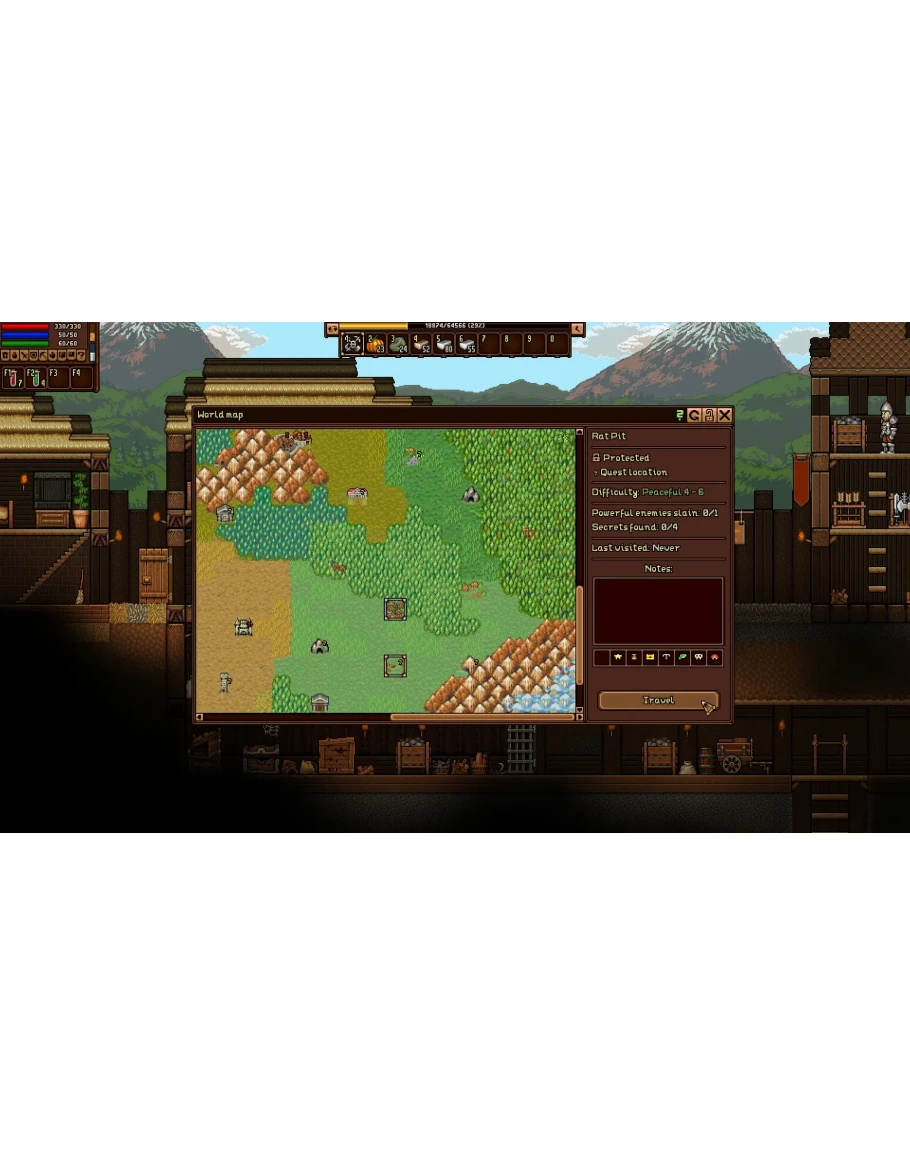This screenshot has height=1155, width=910.
Task: Close the World map window
Action: 725,415
